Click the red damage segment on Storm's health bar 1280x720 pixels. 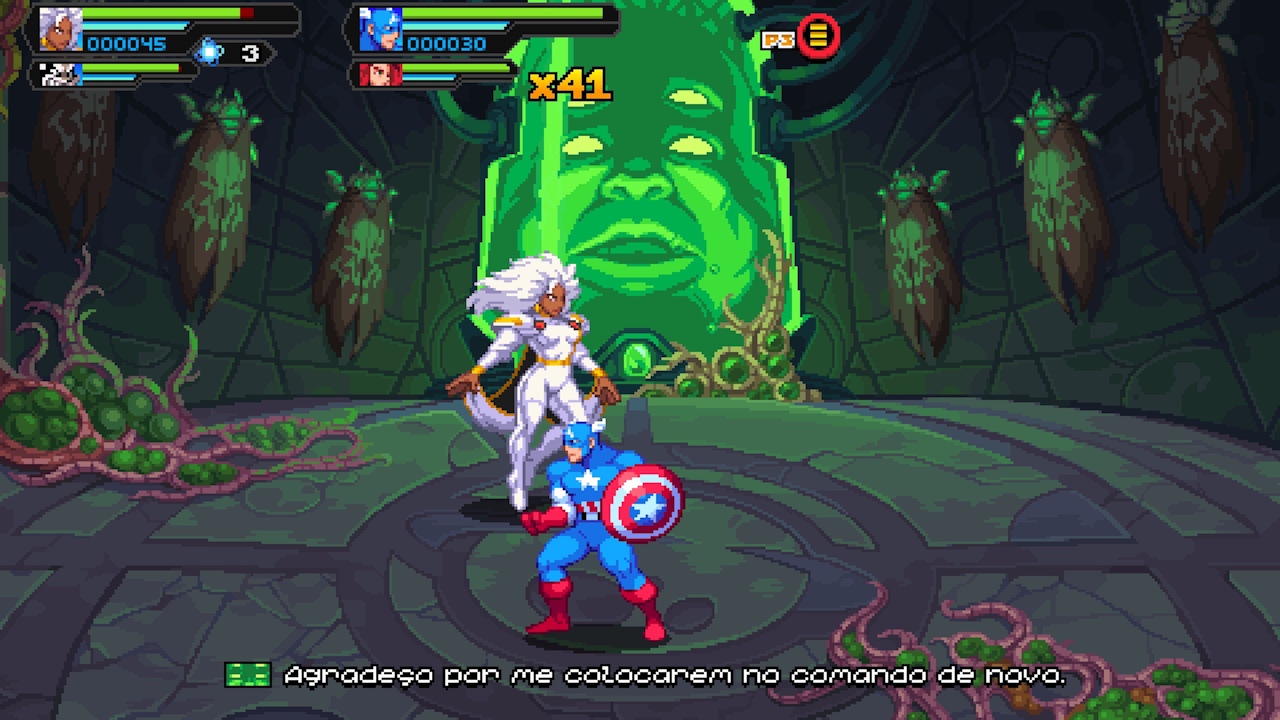[x=245, y=14]
